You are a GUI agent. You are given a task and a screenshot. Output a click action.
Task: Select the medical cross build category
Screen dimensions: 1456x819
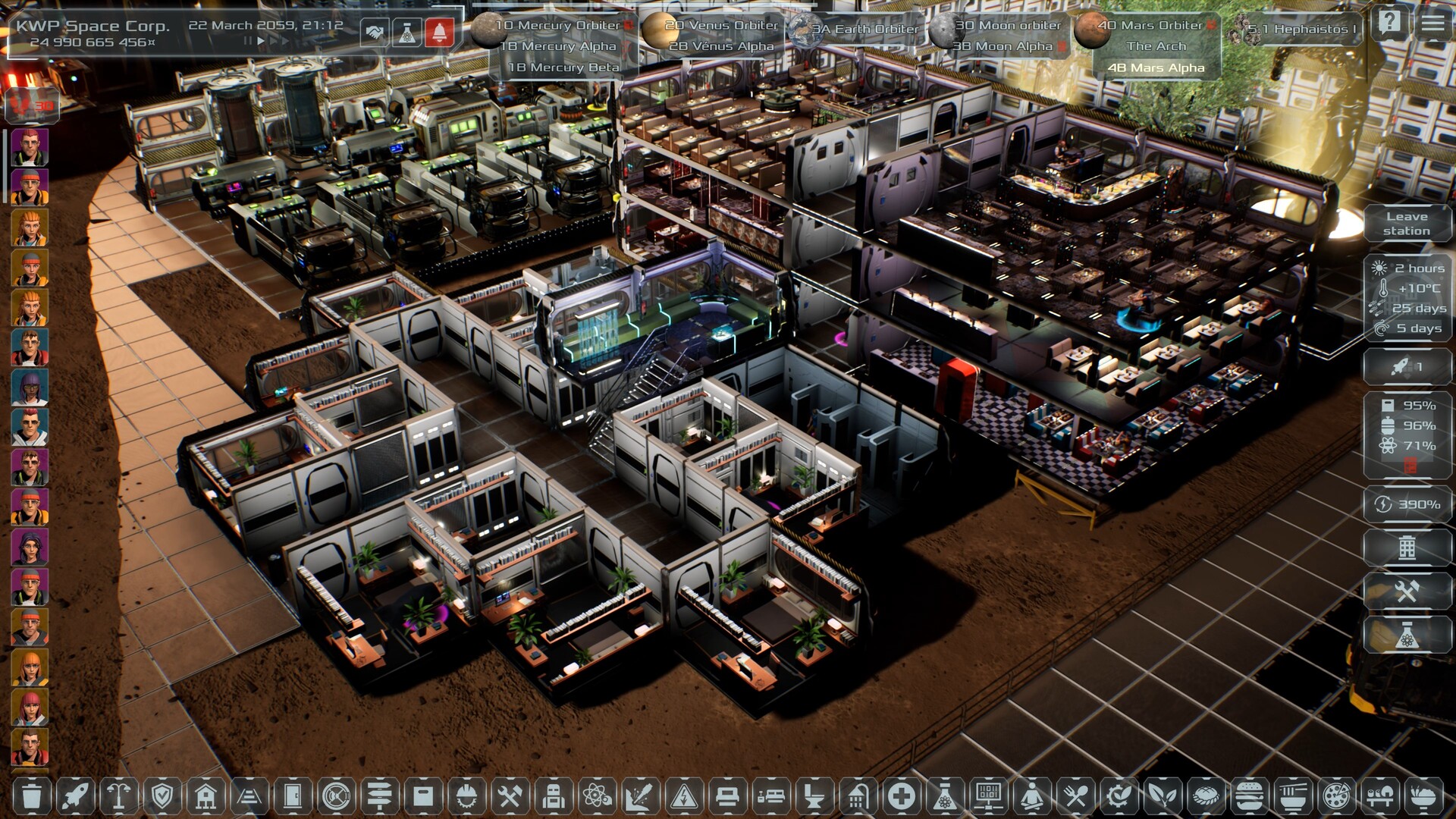pos(901,796)
